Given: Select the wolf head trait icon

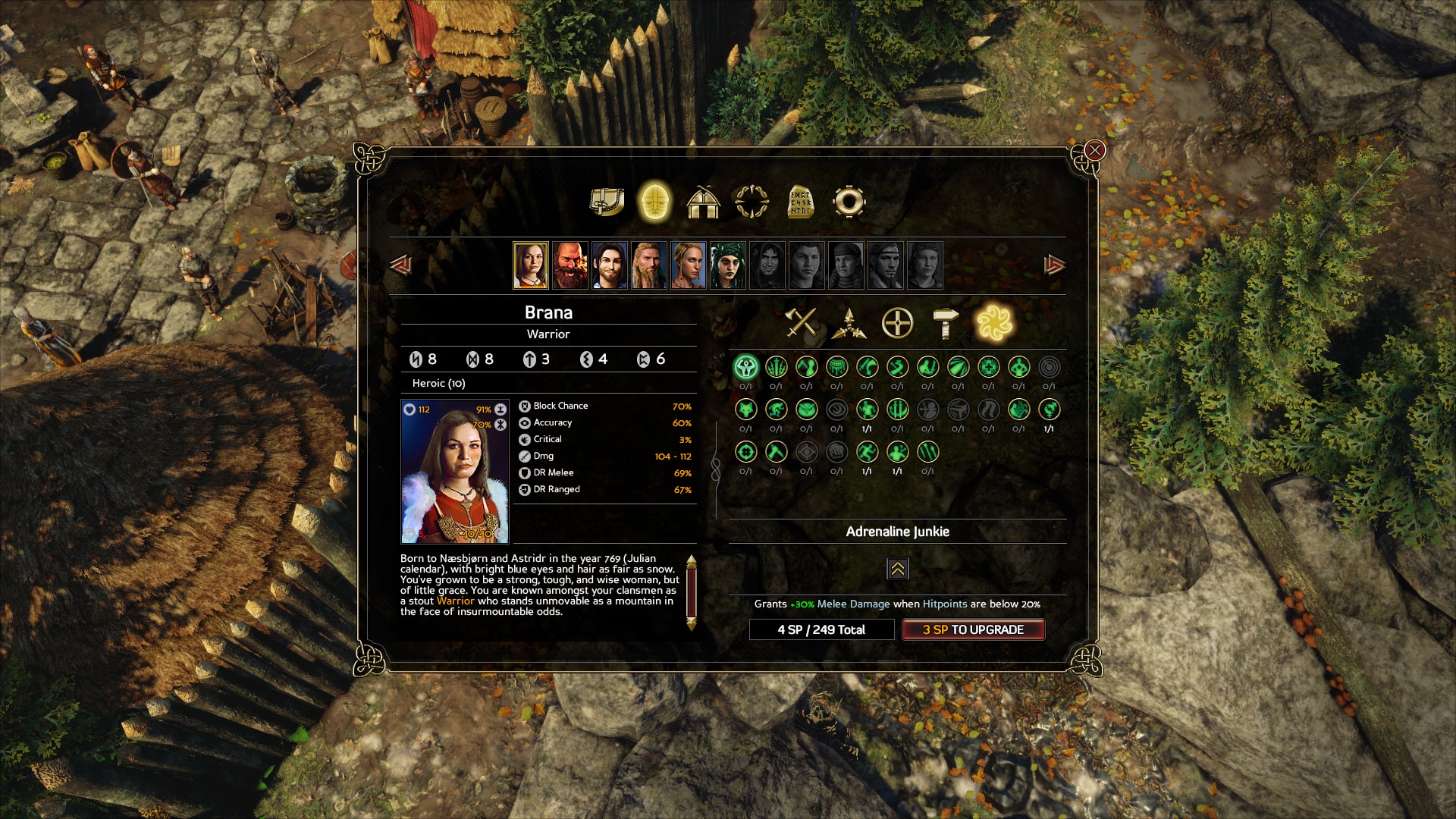Looking at the screenshot, I should (x=745, y=410).
